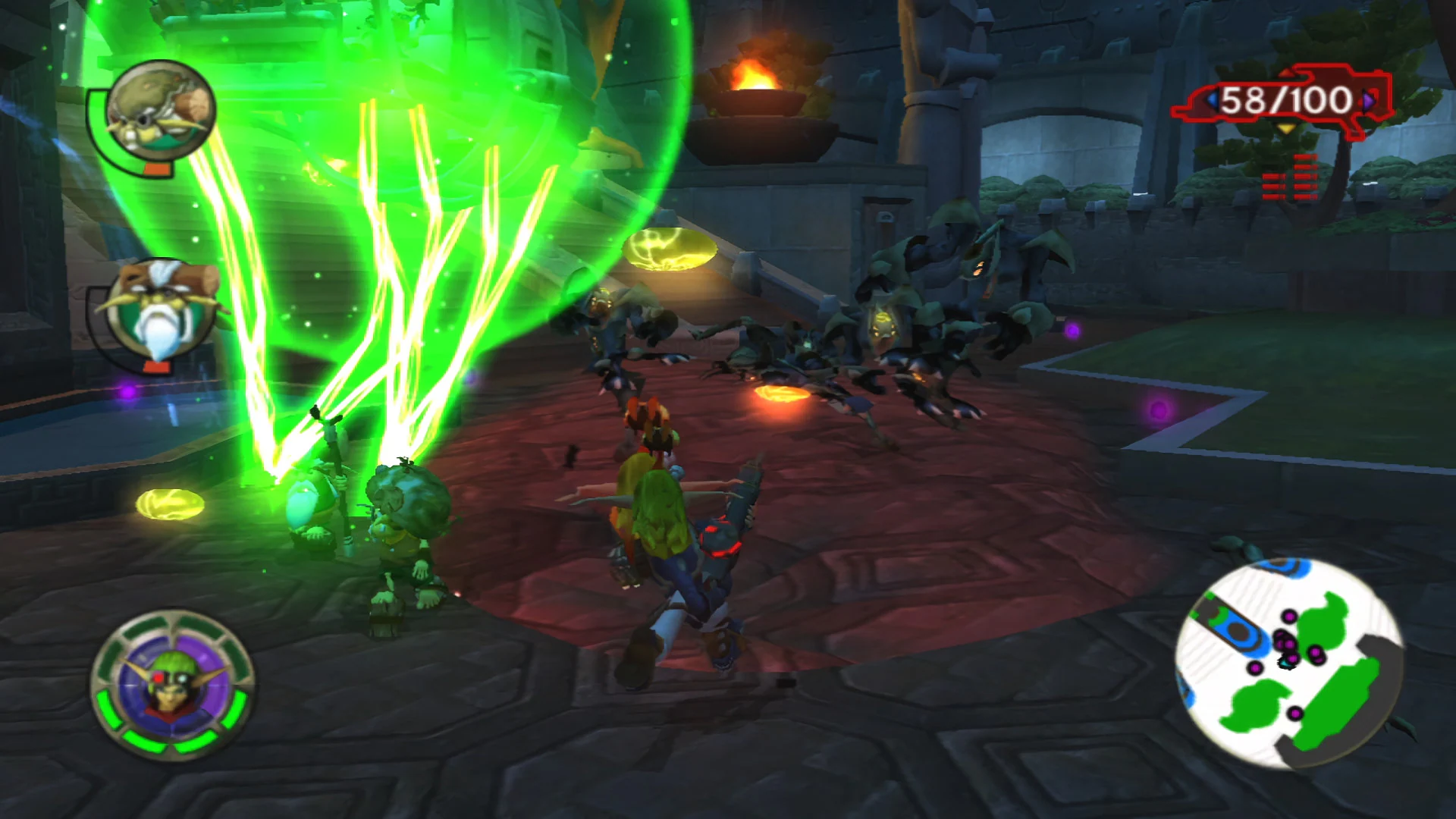The height and width of the screenshot is (819, 1456).
Task: Select the purple ammo arrow on the counter
Action: coord(1367,102)
